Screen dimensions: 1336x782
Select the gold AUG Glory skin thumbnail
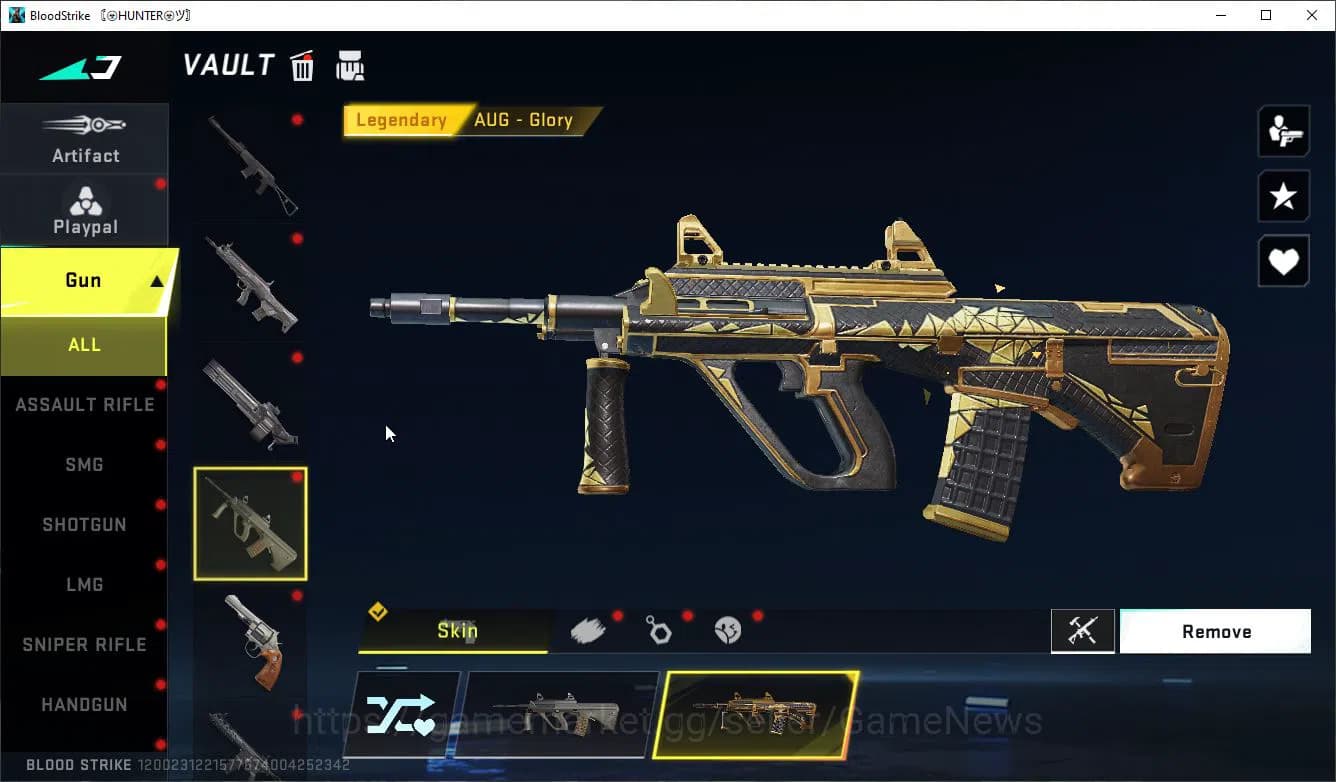tap(756, 714)
